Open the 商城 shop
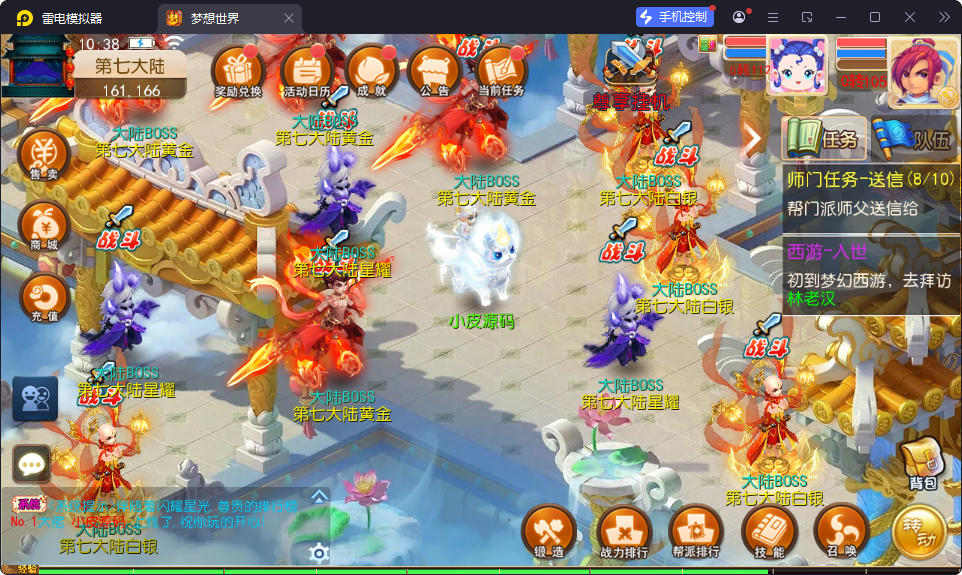This screenshot has height=575, width=962. [44, 227]
